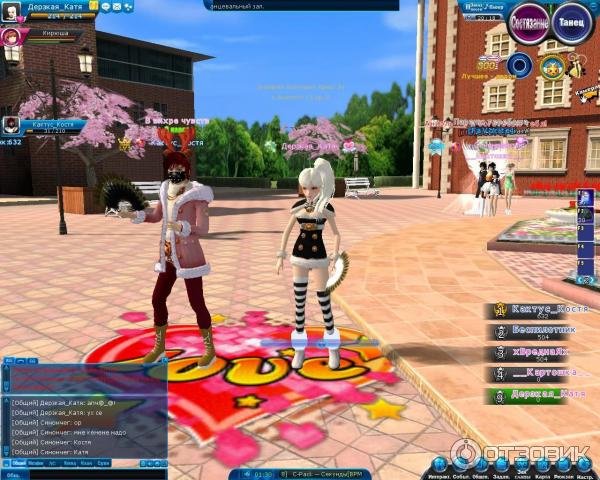
Task: Click the Дерзкая_Катя player avatar portrait
Action: pos(9,9)
